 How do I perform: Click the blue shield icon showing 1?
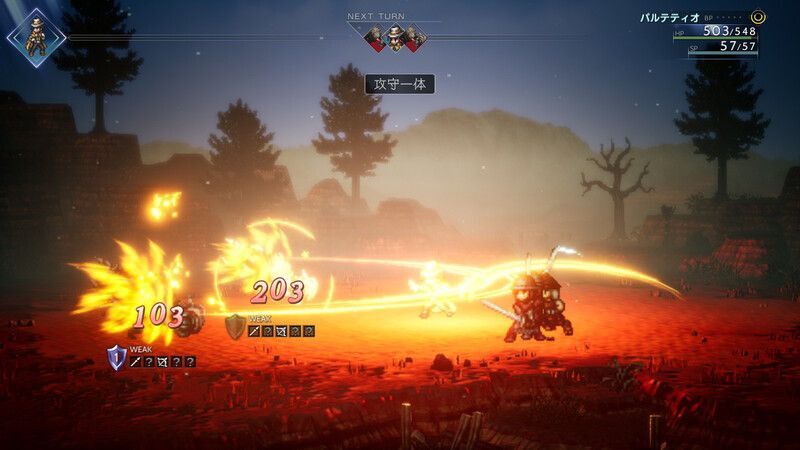(x=116, y=357)
